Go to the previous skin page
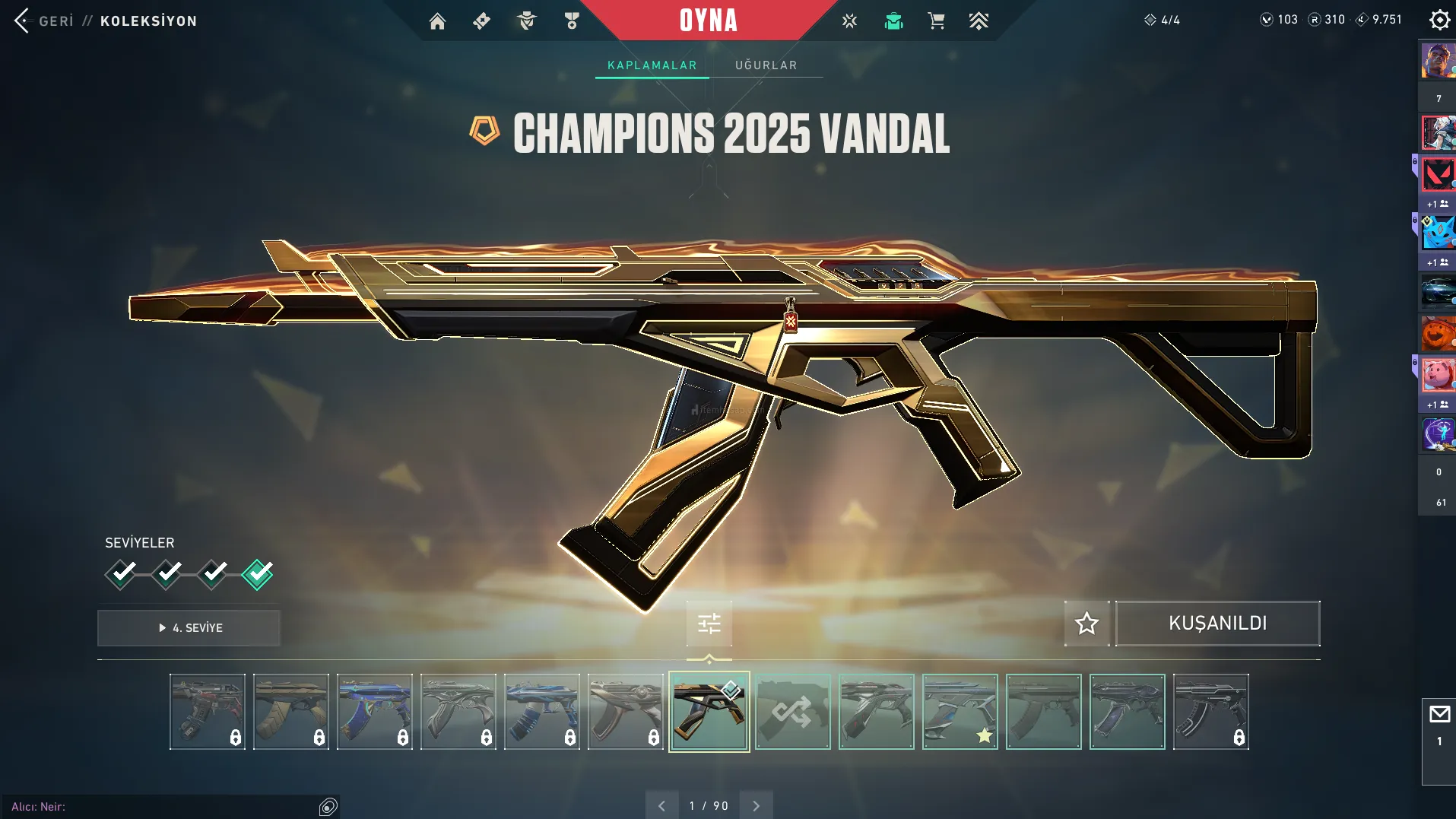The height and width of the screenshot is (819, 1456). click(x=661, y=805)
